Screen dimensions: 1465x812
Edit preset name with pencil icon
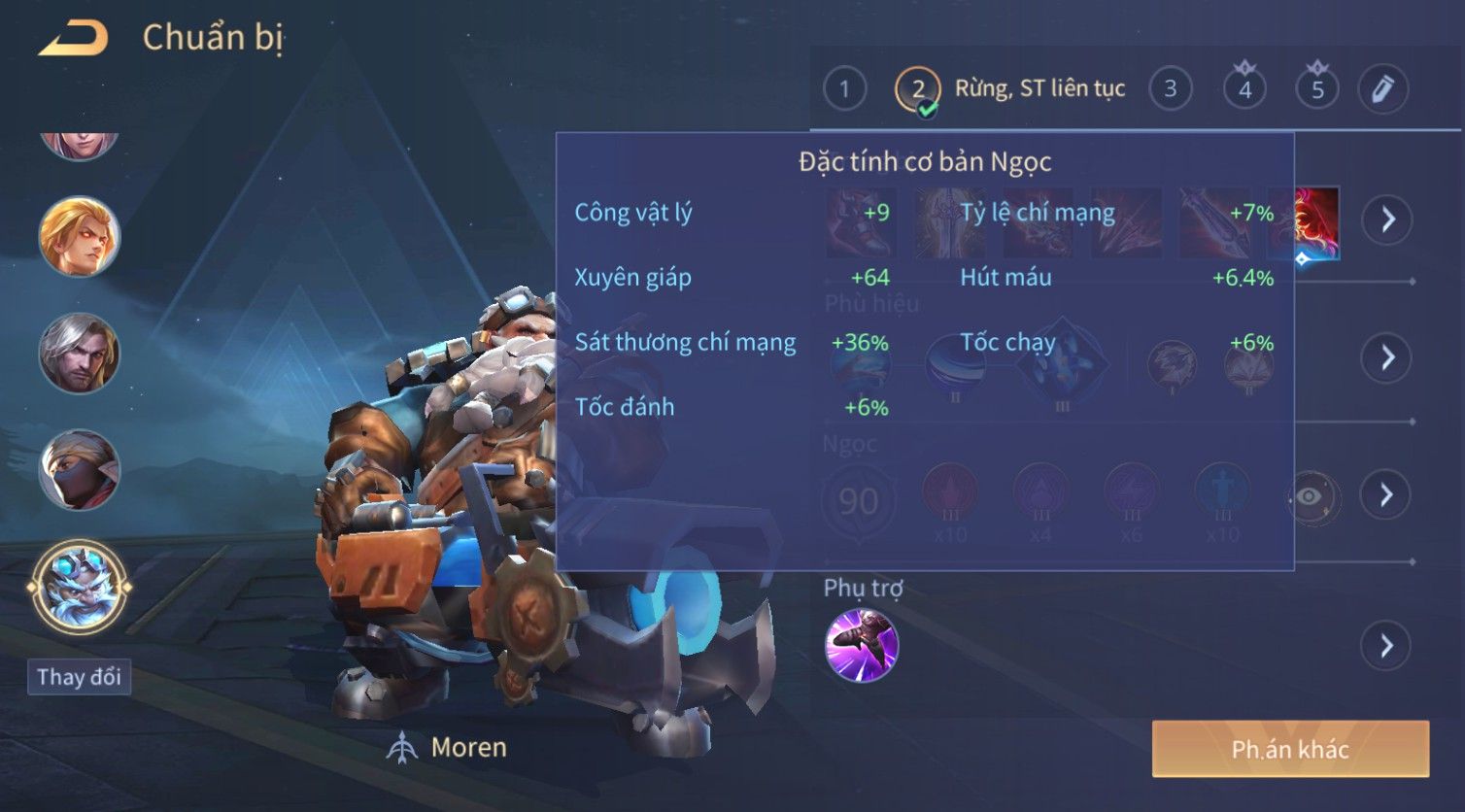(x=1382, y=89)
